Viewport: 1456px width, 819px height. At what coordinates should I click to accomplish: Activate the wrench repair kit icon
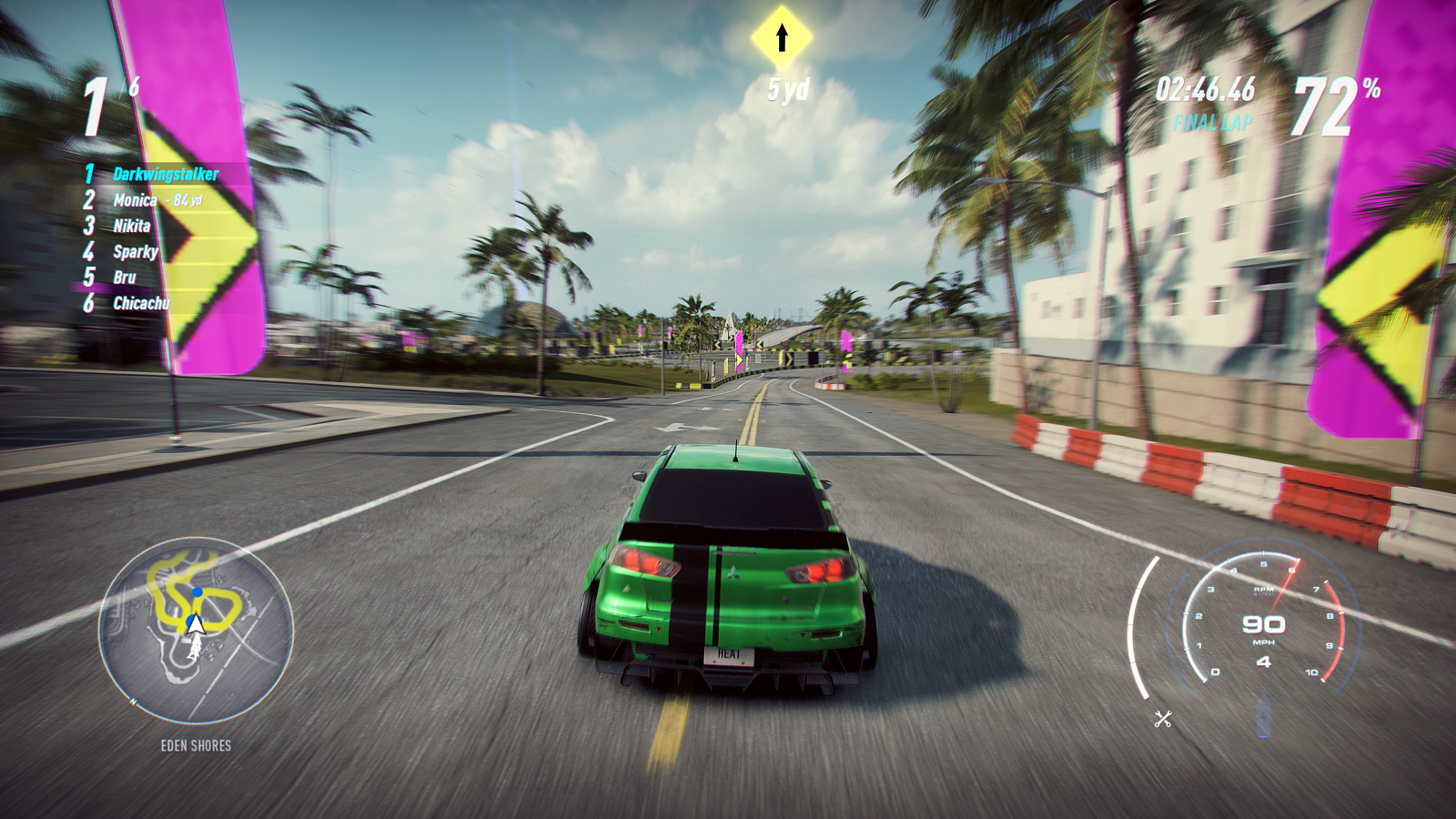[1163, 719]
